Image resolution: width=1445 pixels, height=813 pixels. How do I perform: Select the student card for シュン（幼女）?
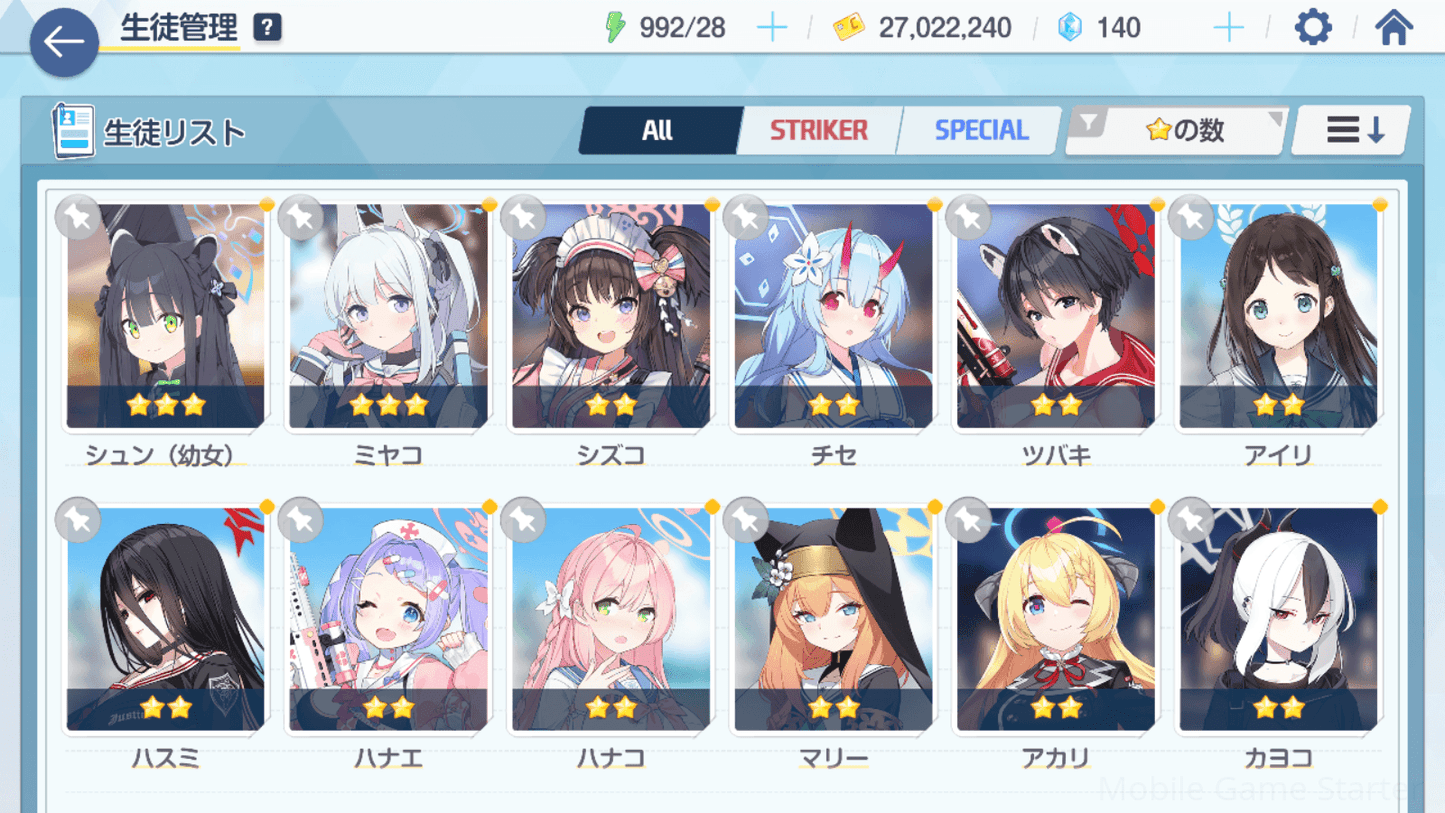[x=166, y=316]
